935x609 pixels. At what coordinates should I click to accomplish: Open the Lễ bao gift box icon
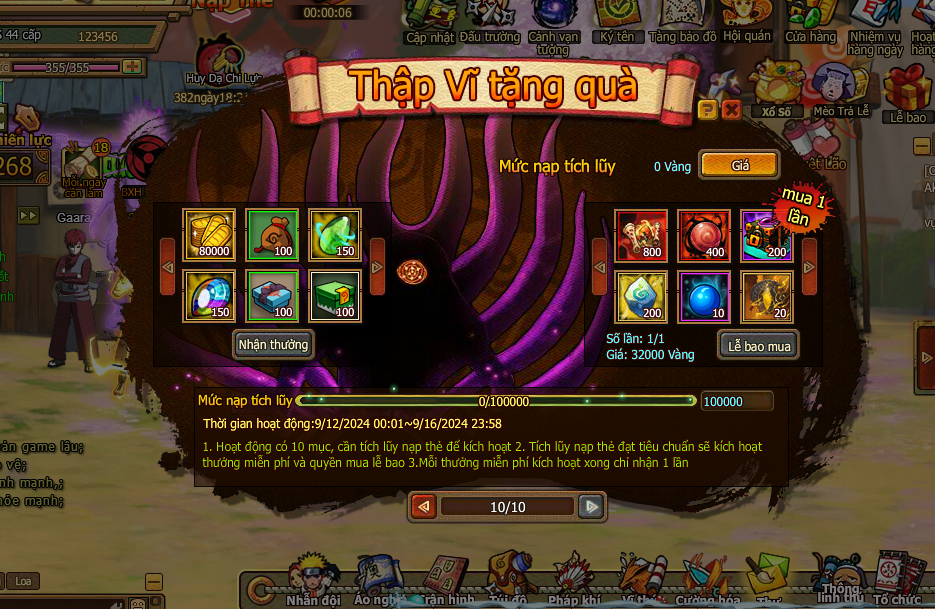pyautogui.click(x=908, y=92)
